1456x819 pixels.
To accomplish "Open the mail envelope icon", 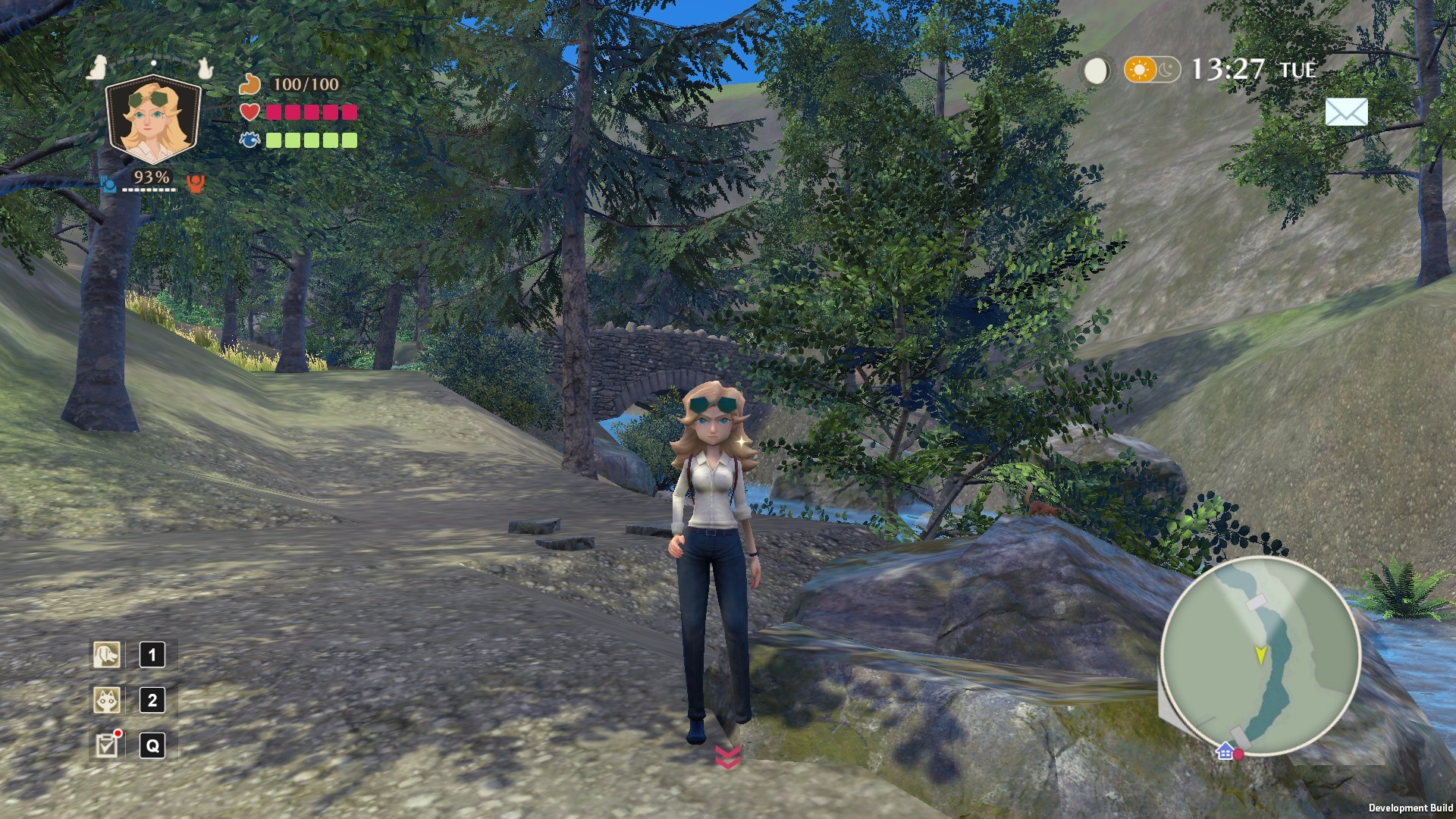I will click(x=1346, y=112).
